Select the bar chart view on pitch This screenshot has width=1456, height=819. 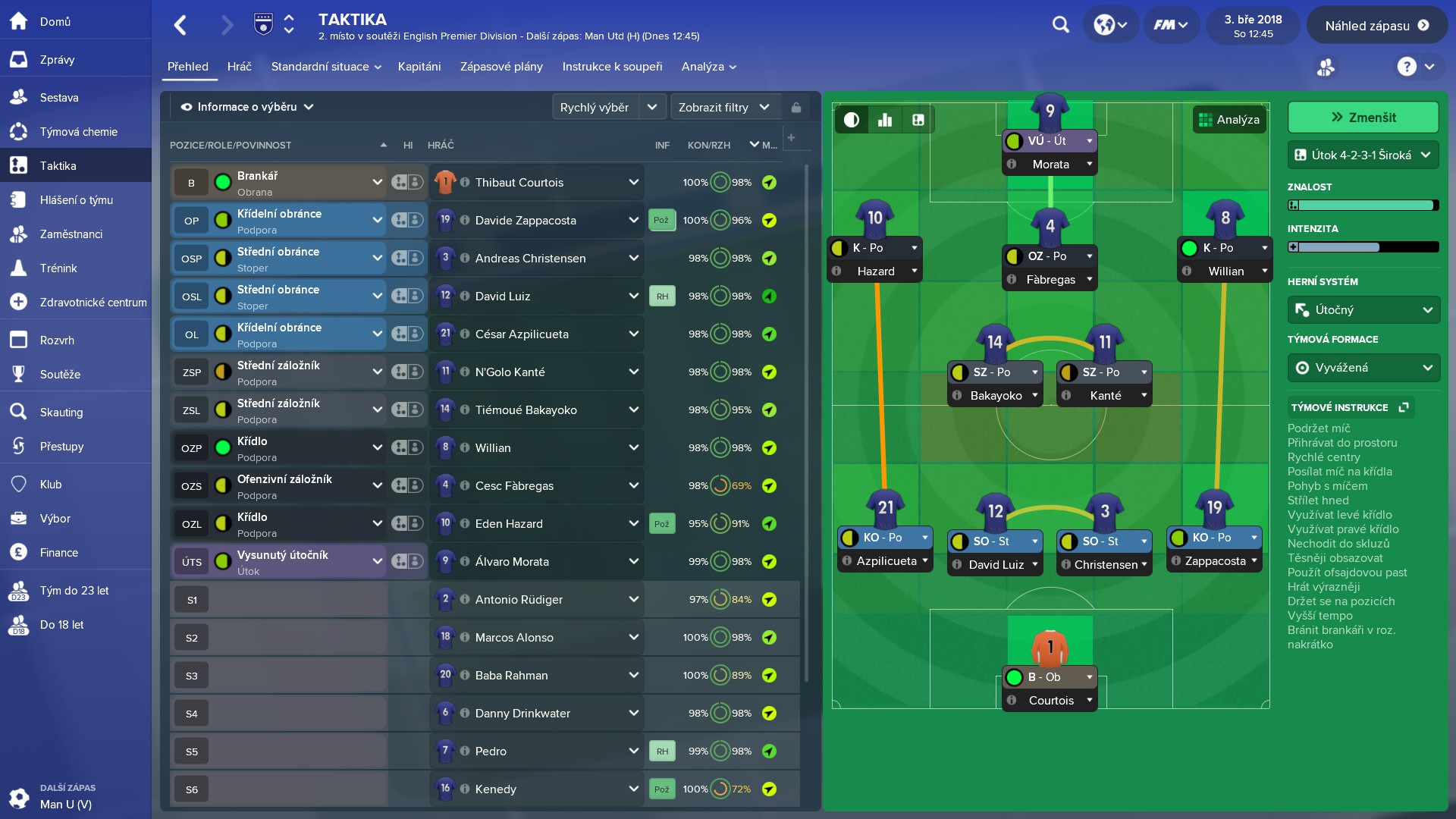[886, 119]
